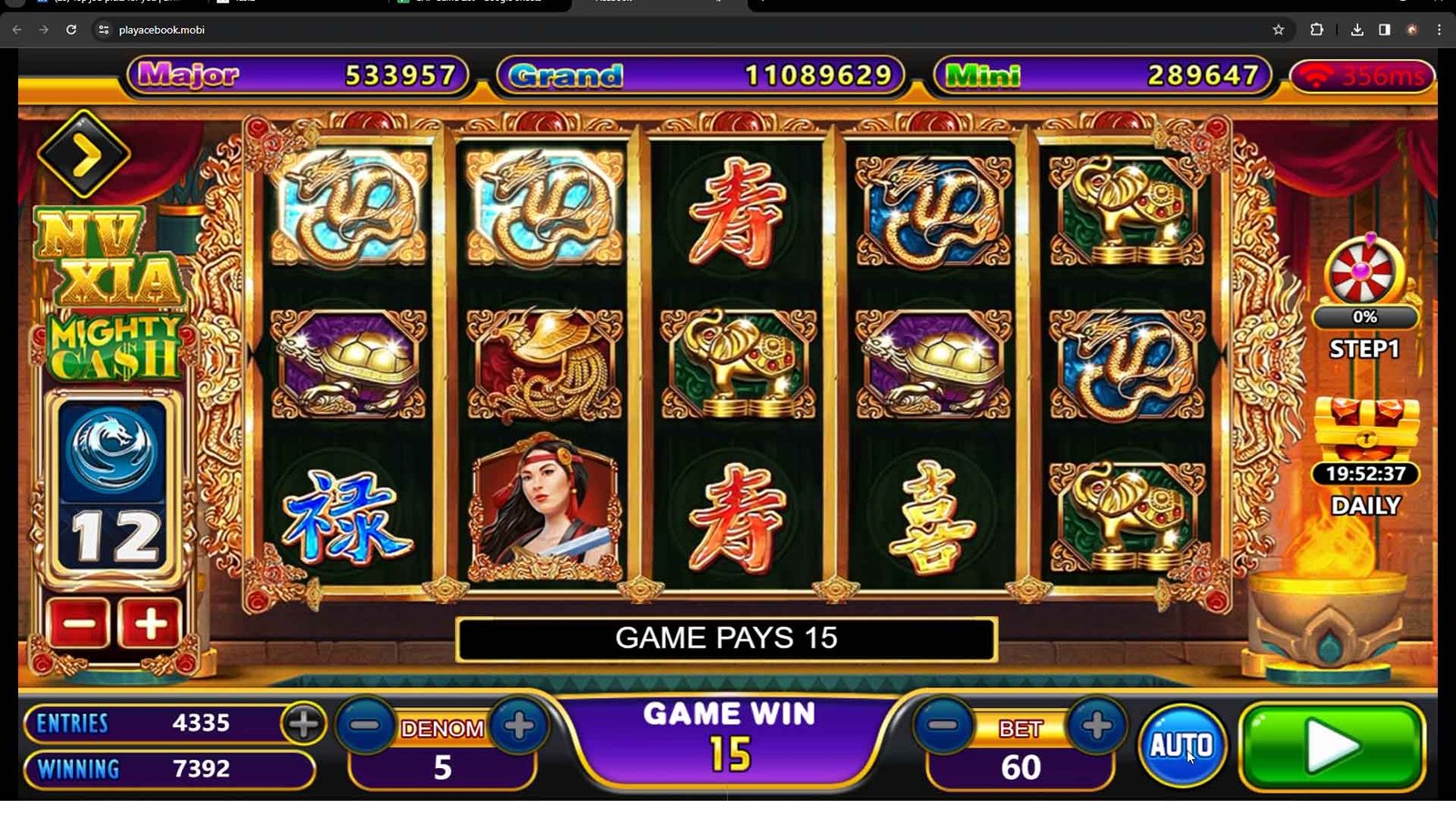Spin the reels with the green play button
Image resolution: width=1456 pixels, height=819 pixels.
[x=1332, y=747]
